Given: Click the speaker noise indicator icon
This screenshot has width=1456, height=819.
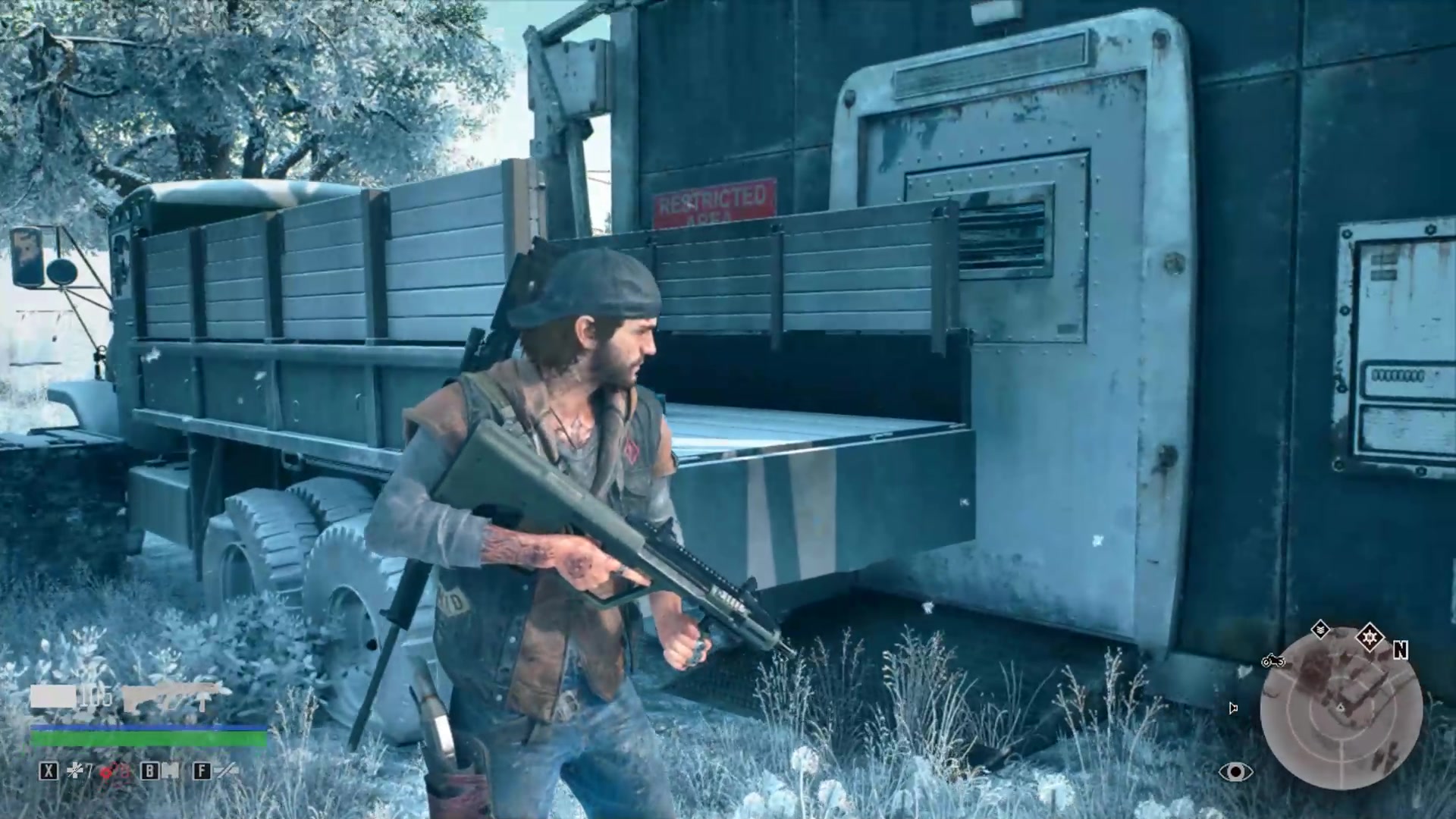Looking at the screenshot, I should click(1233, 708).
